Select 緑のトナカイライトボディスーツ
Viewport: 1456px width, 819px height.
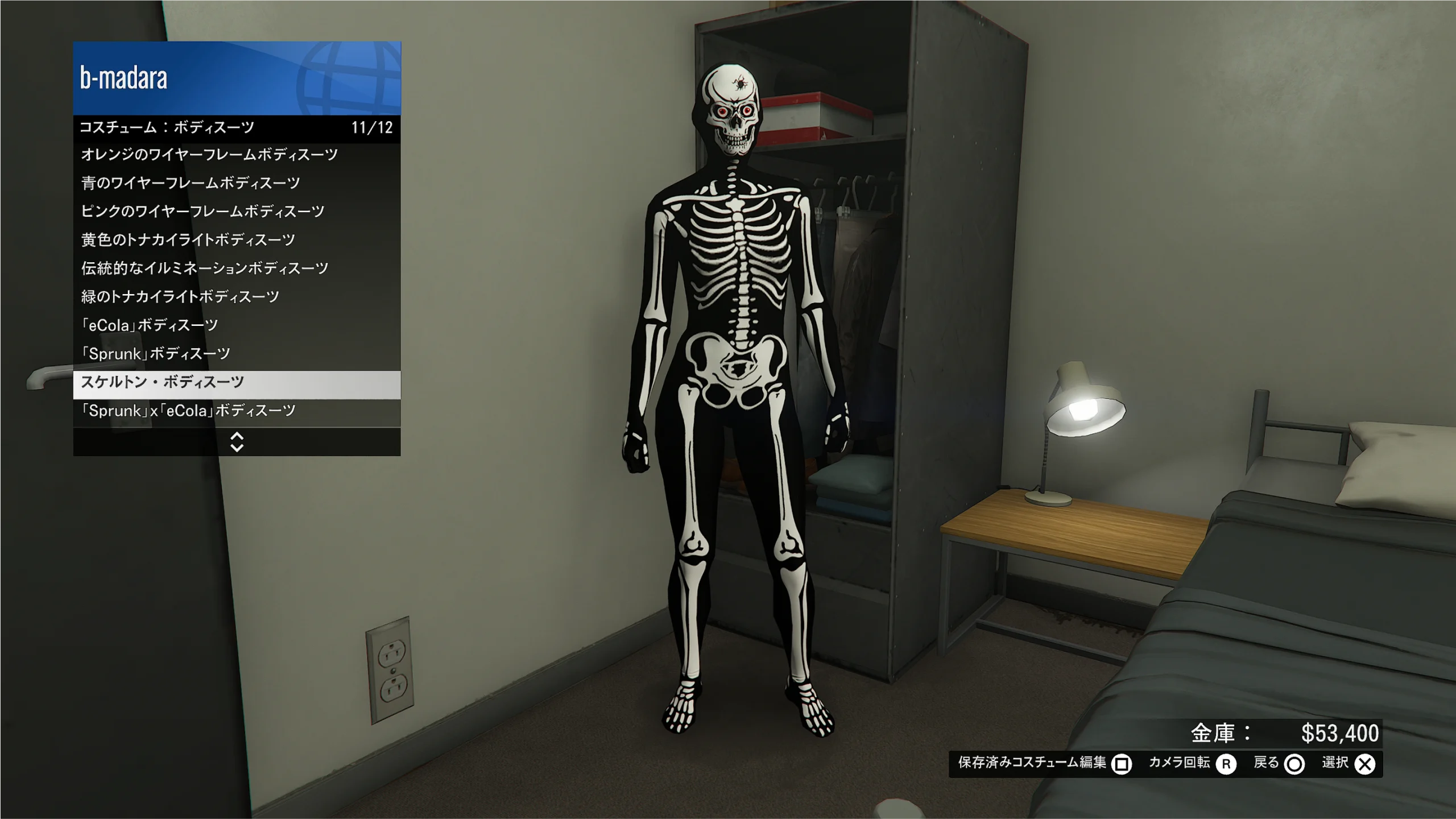tap(236, 297)
